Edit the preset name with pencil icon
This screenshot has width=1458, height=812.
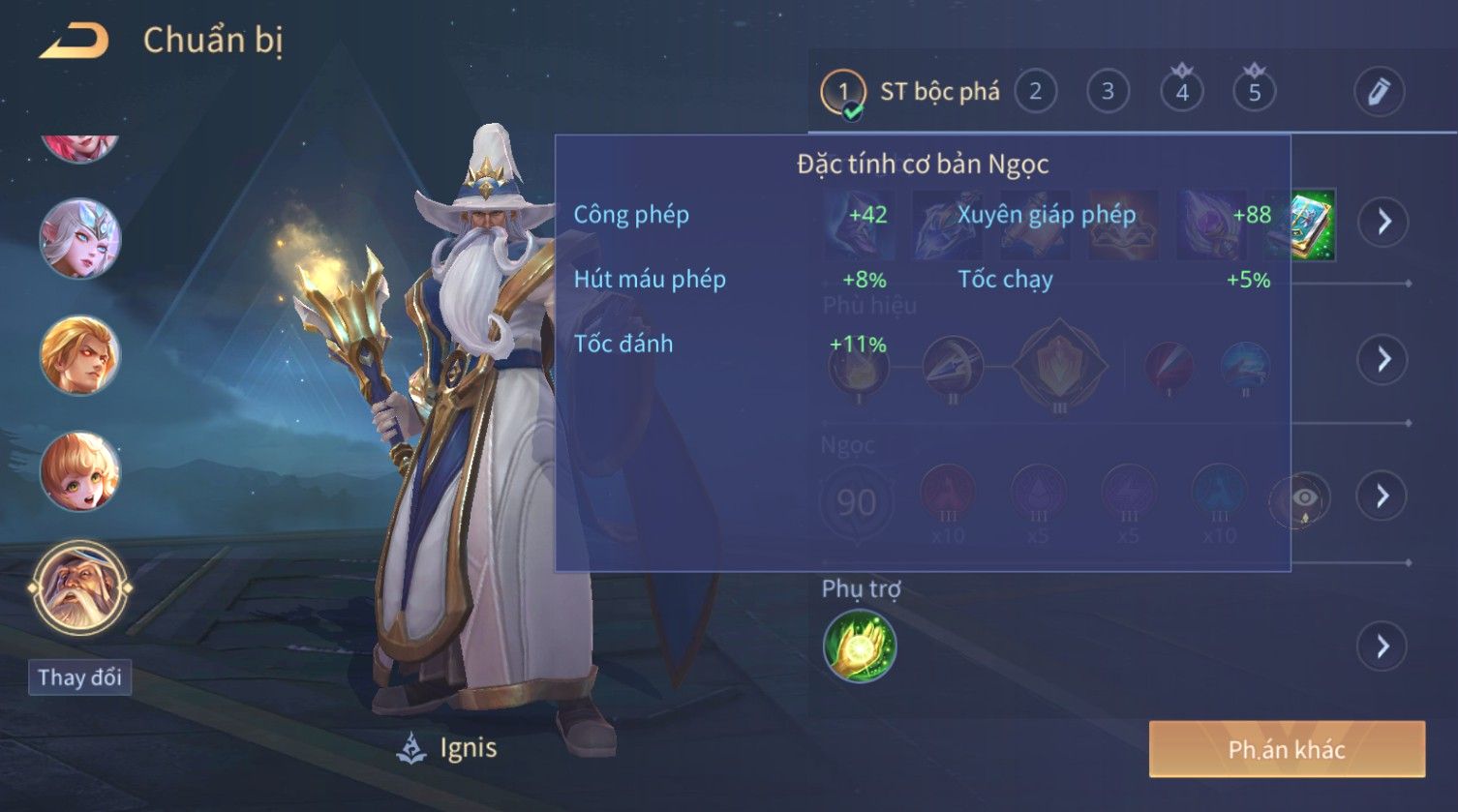(1379, 92)
